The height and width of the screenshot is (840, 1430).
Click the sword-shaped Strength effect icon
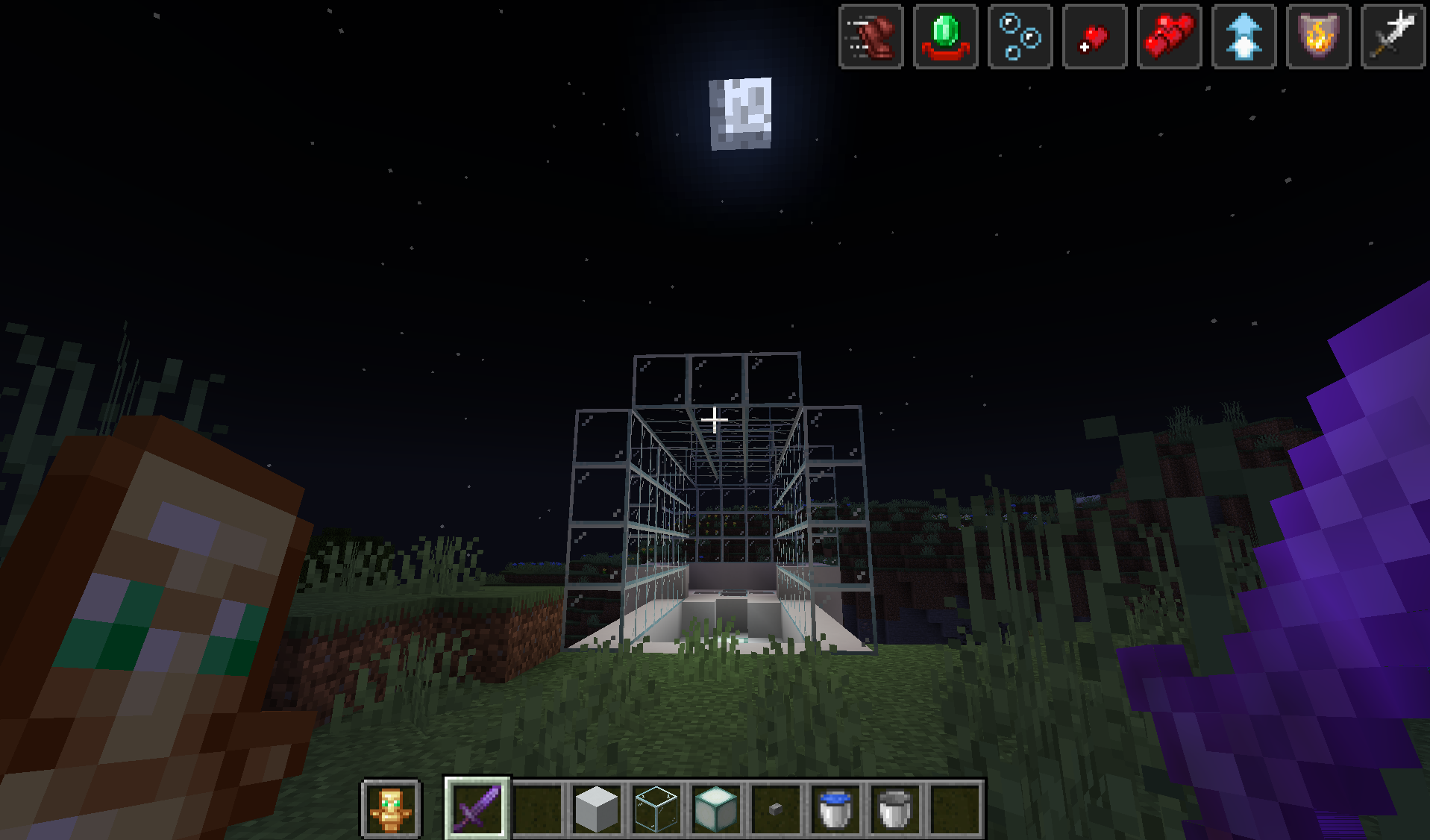[x=1393, y=37]
